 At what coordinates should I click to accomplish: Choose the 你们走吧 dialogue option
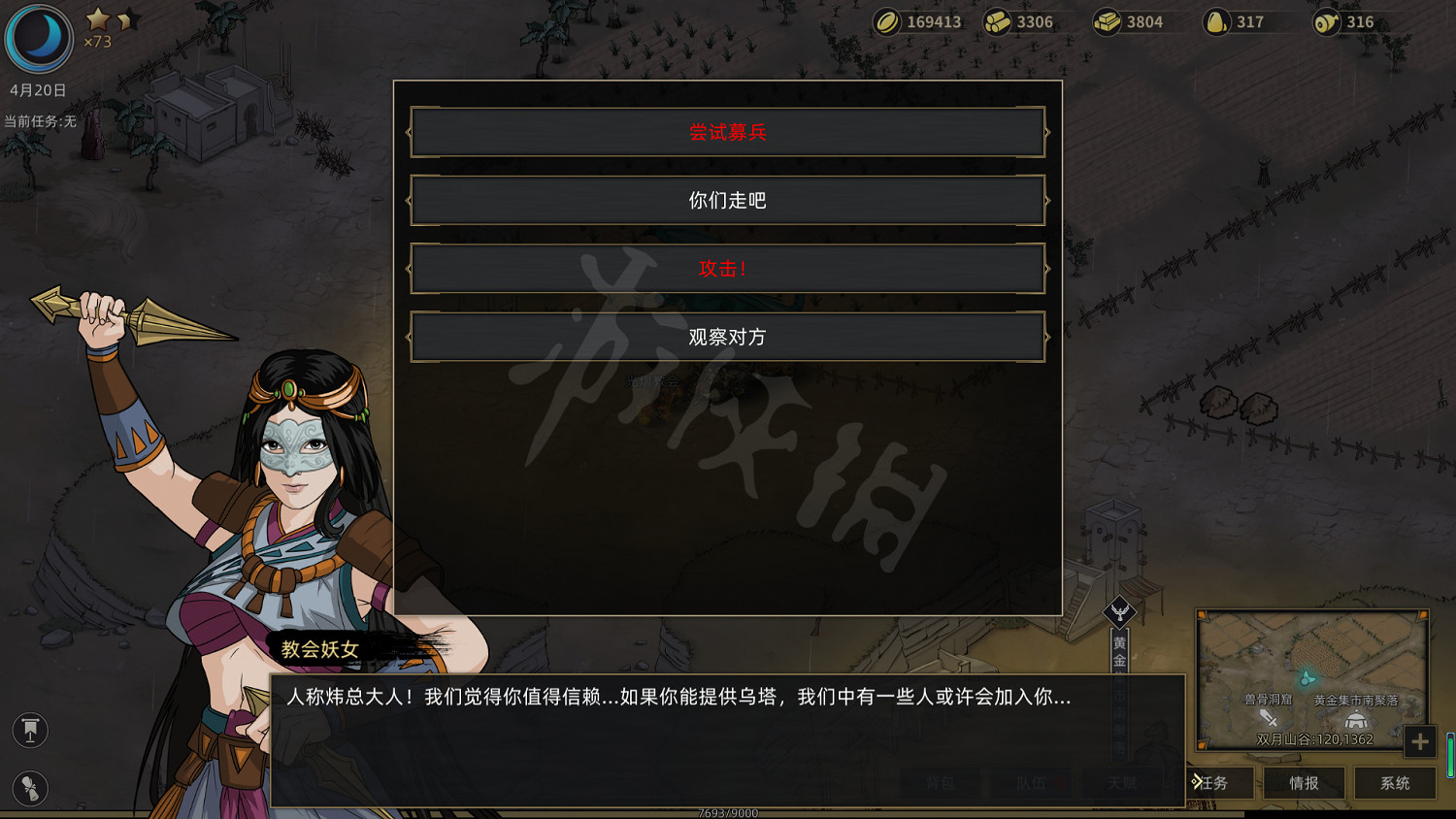(727, 200)
